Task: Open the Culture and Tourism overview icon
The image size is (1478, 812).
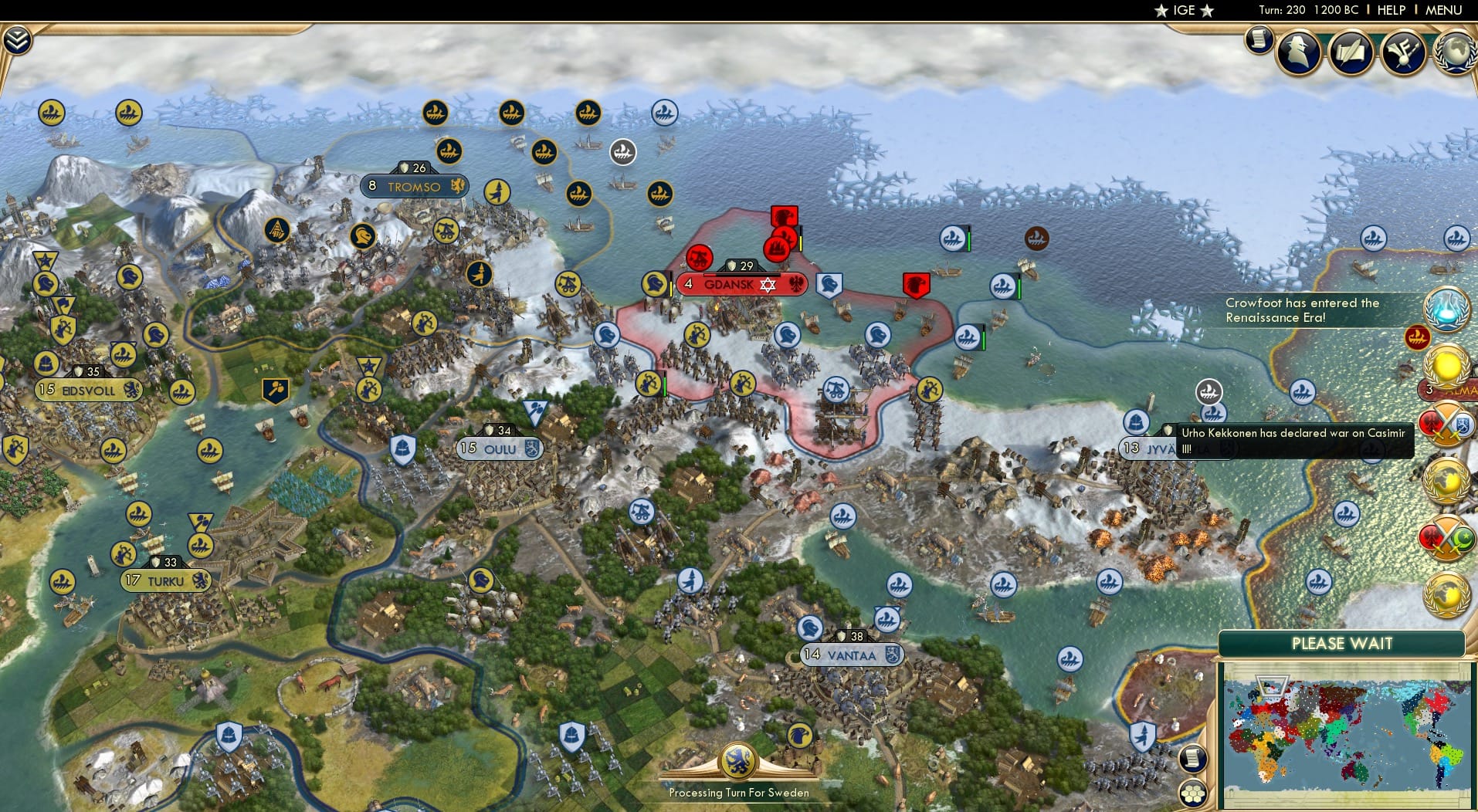Action: 1404,52
